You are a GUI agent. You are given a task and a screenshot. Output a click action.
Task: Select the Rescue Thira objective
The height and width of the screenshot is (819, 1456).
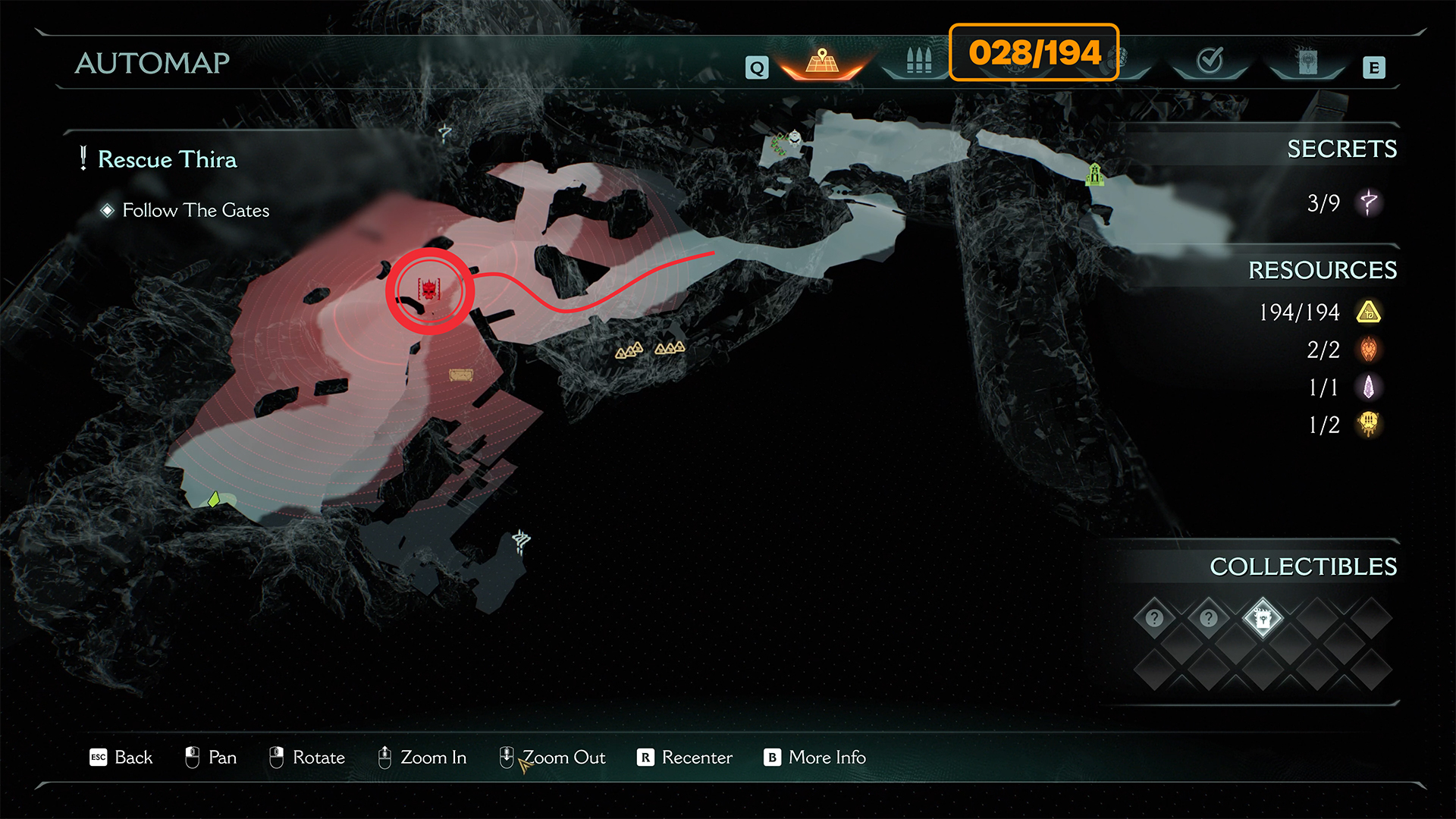tap(167, 159)
